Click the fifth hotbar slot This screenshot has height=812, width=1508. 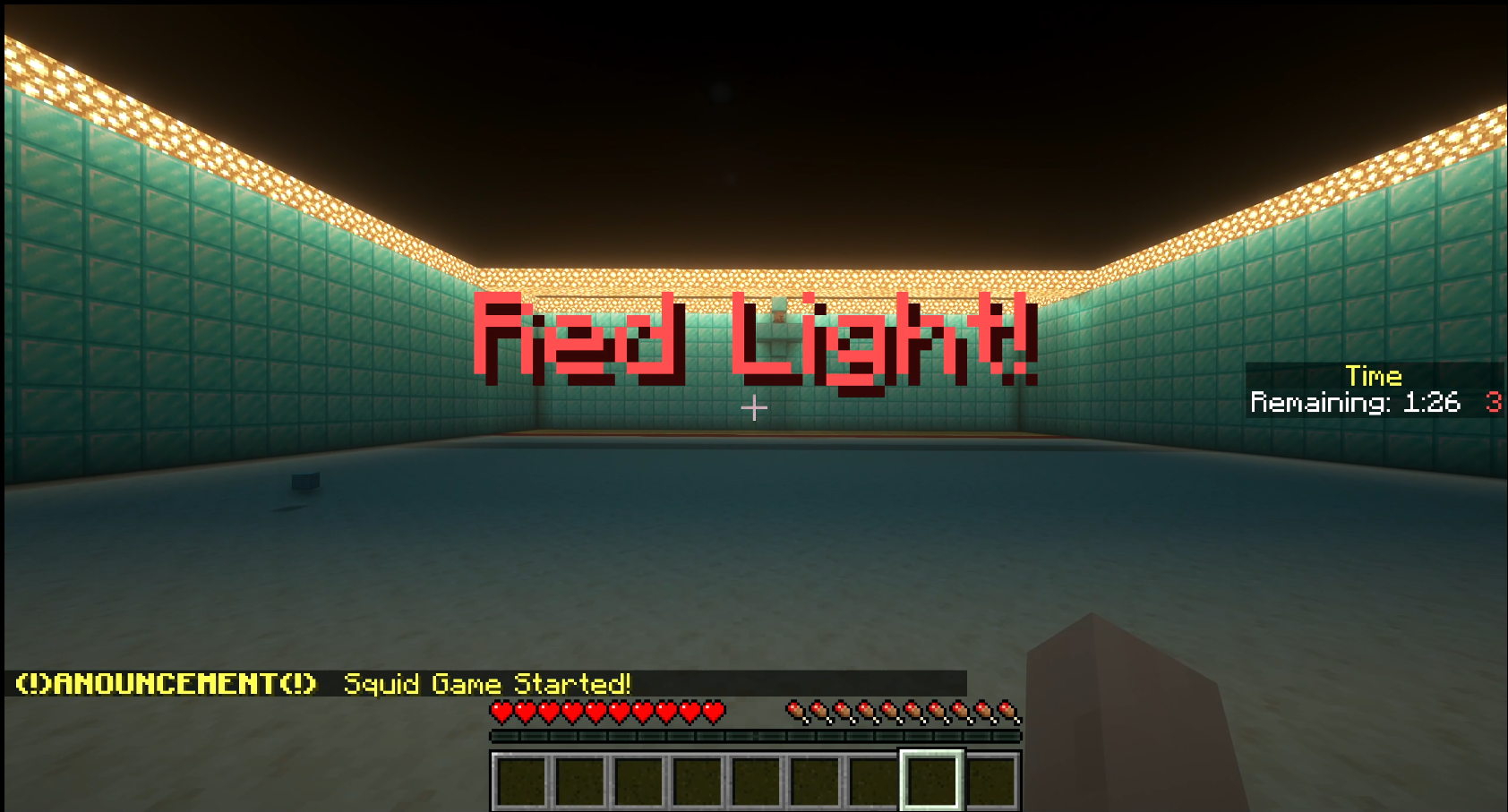tap(755, 777)
